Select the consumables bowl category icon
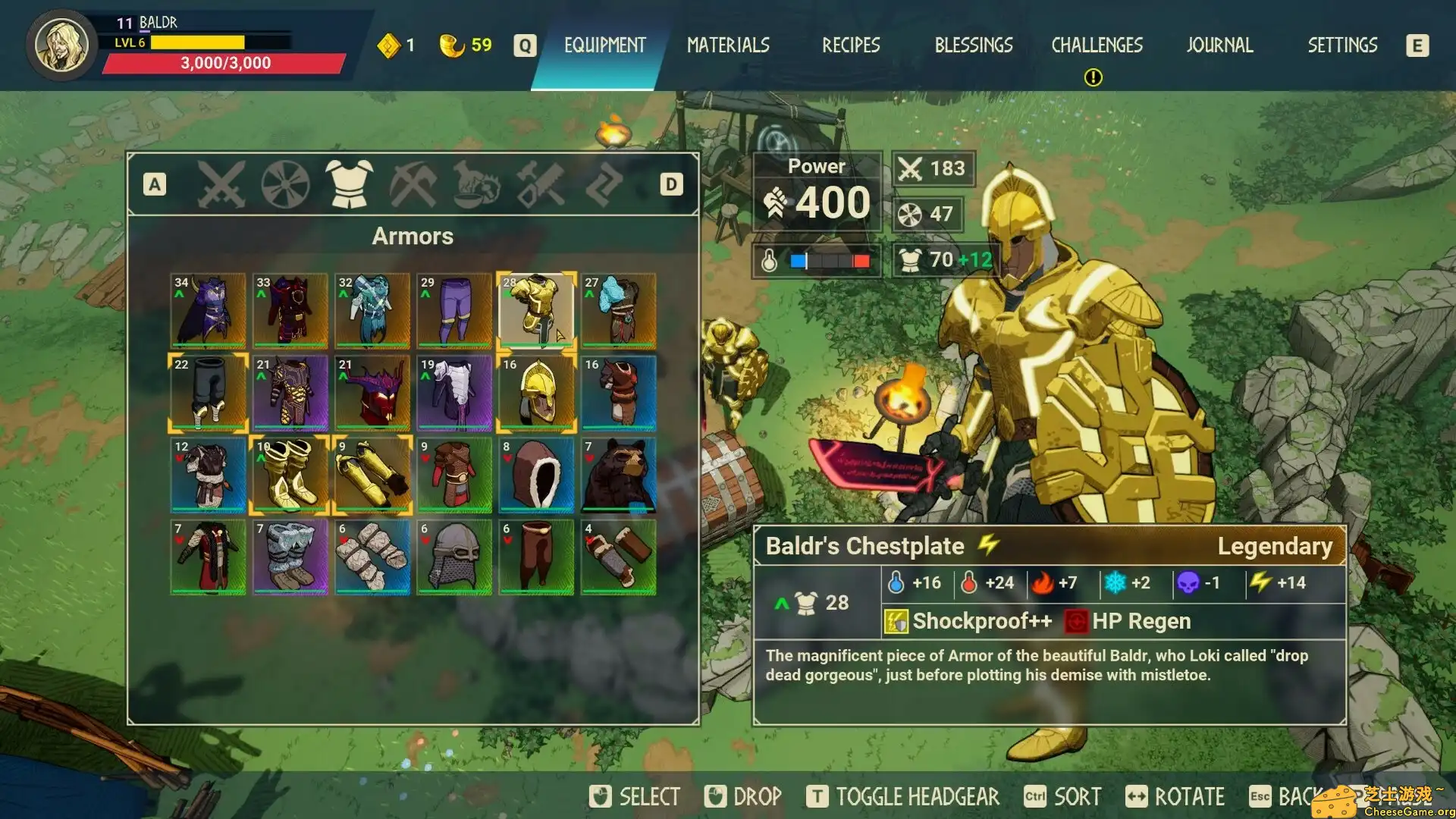 (x=478, y=184)
